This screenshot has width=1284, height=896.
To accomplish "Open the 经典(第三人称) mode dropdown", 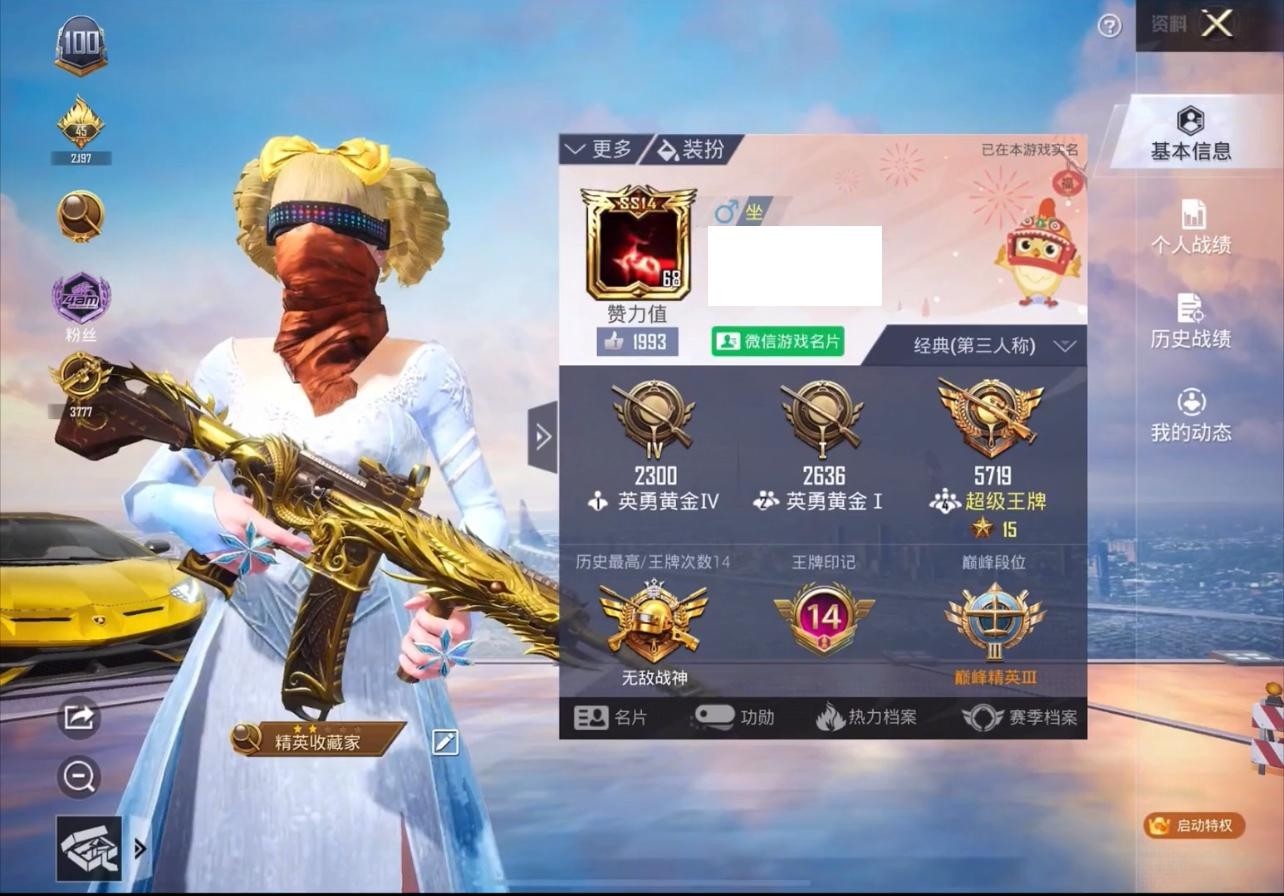I will [x=975, y=345].
